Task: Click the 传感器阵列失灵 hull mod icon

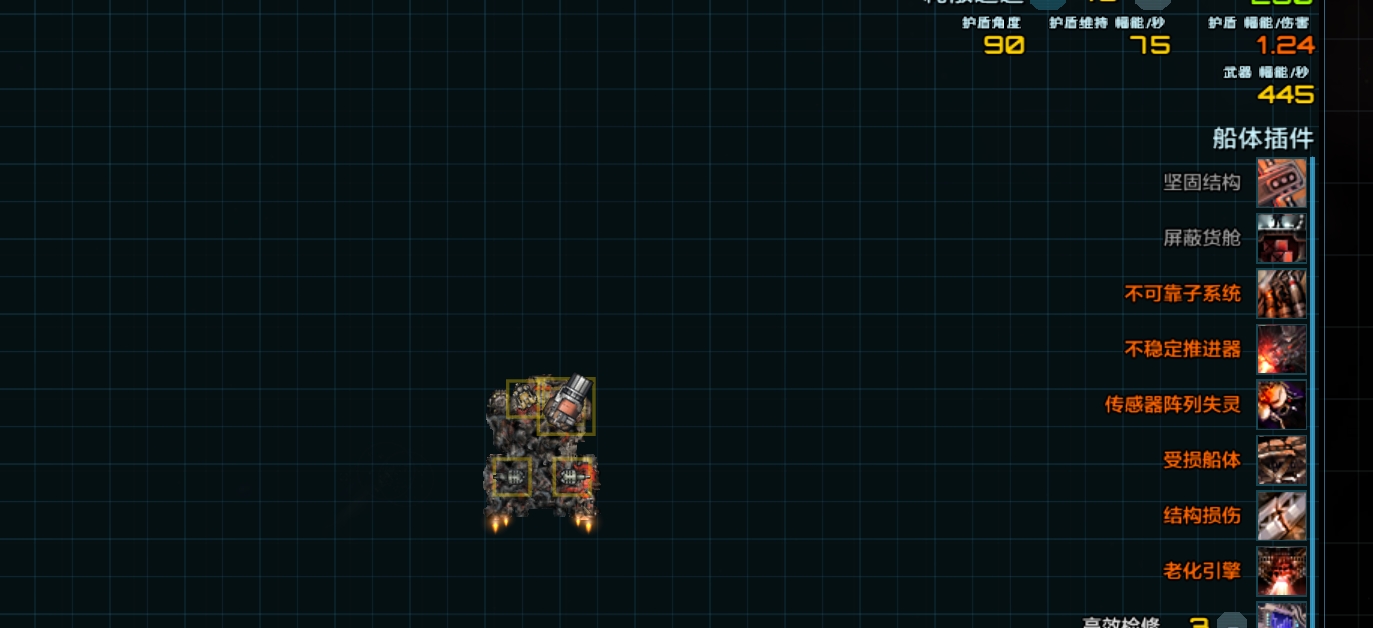Action: 1281,405
